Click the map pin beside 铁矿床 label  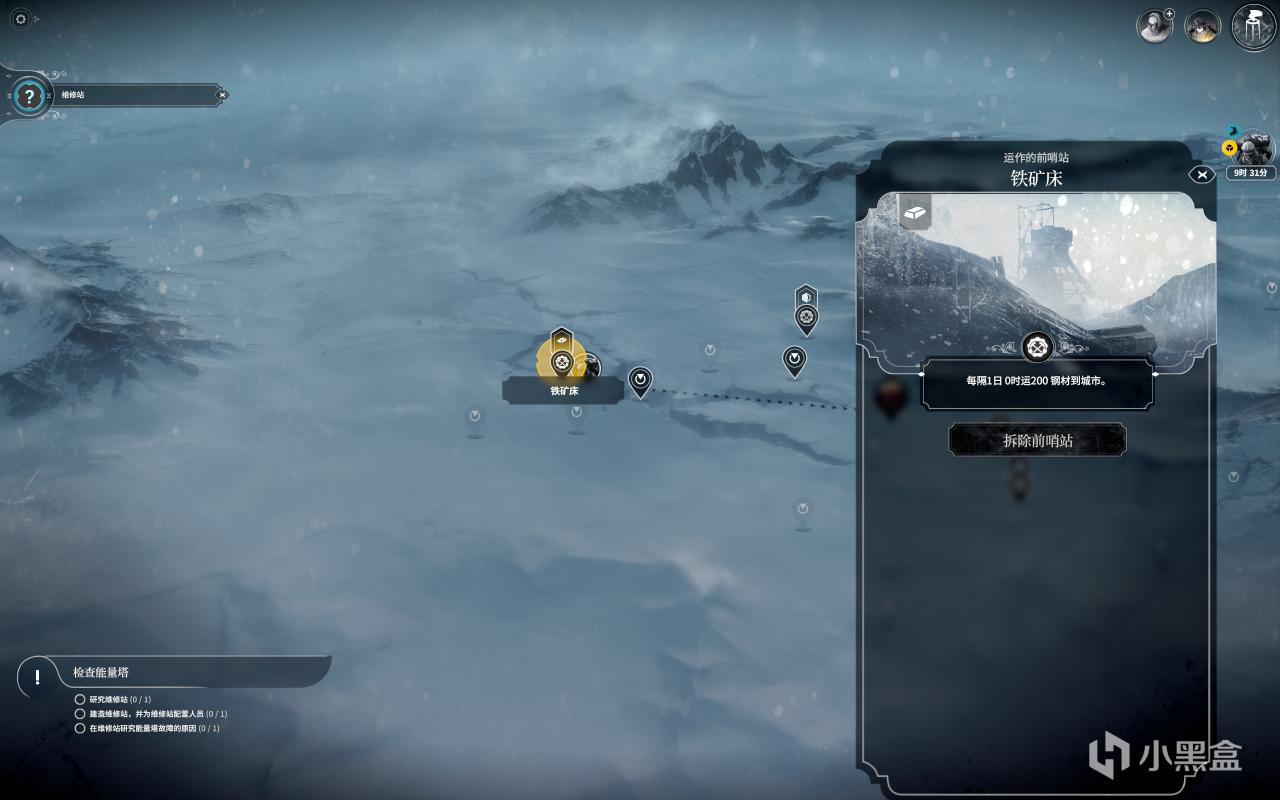(x=640, y=381)
